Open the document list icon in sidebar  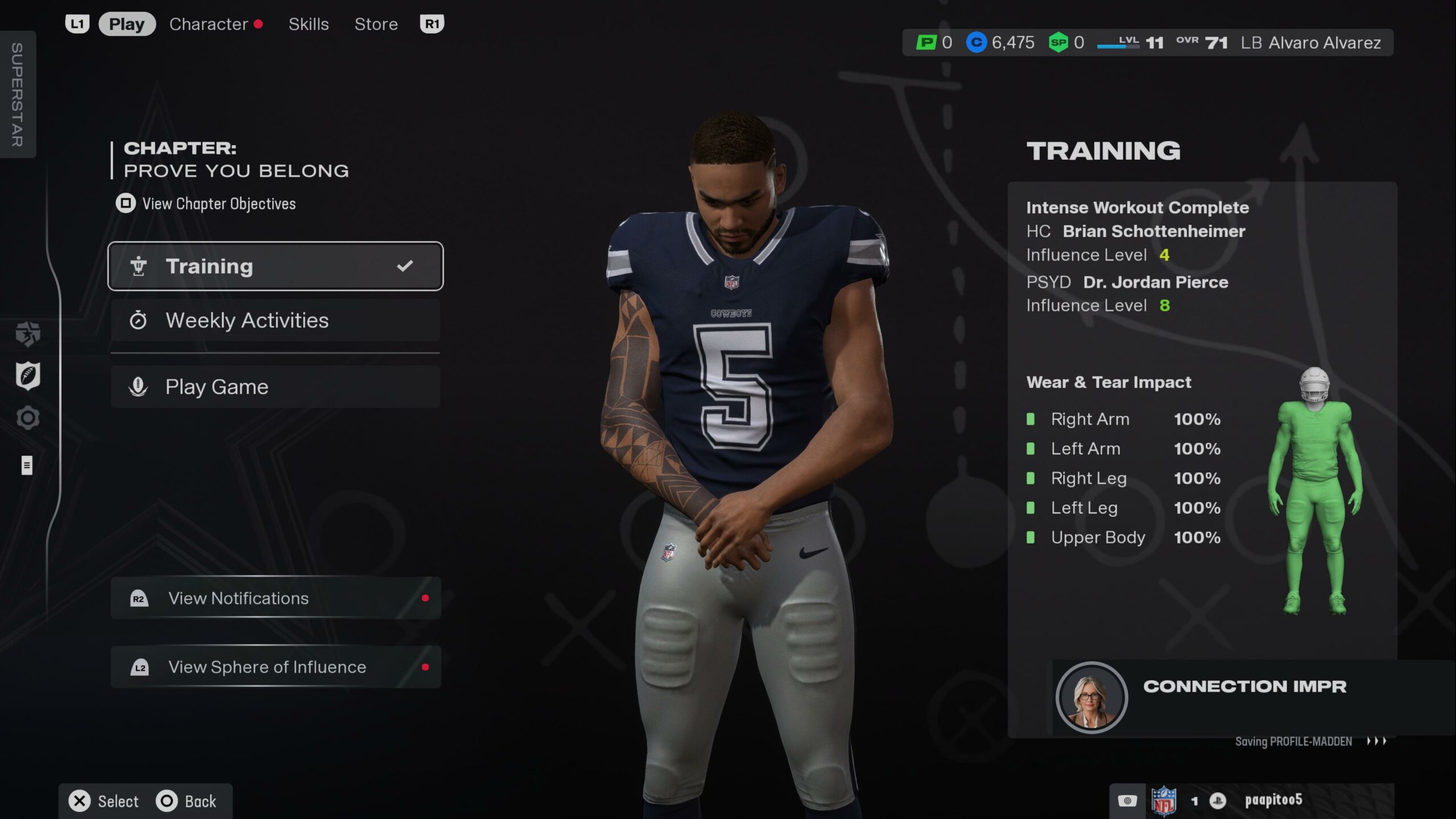[27, 465]
